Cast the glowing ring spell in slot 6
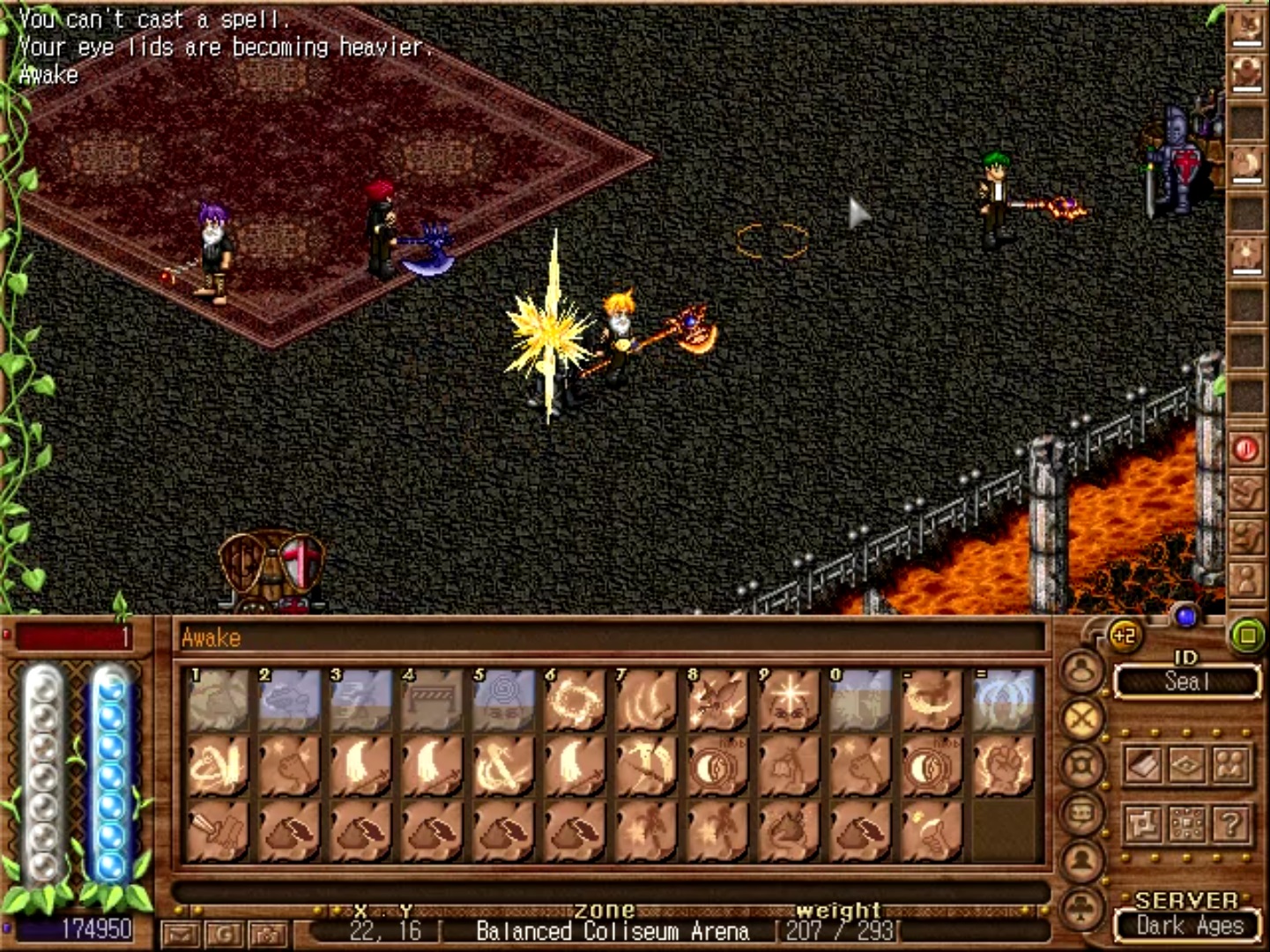Image resolution: width=1270 pixels, height=952 pixels. pyautogui.click(x=575, y=702)
